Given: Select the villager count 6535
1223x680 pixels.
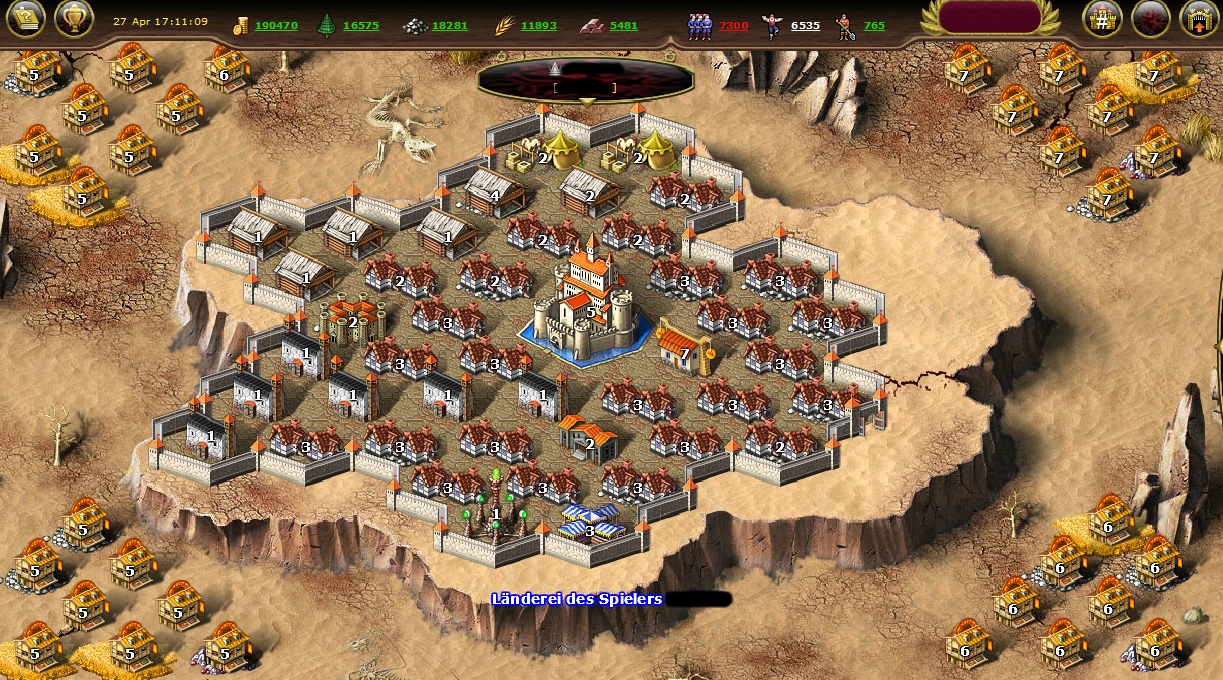Looking at the screenshot, I should click(x=805, y=25).
